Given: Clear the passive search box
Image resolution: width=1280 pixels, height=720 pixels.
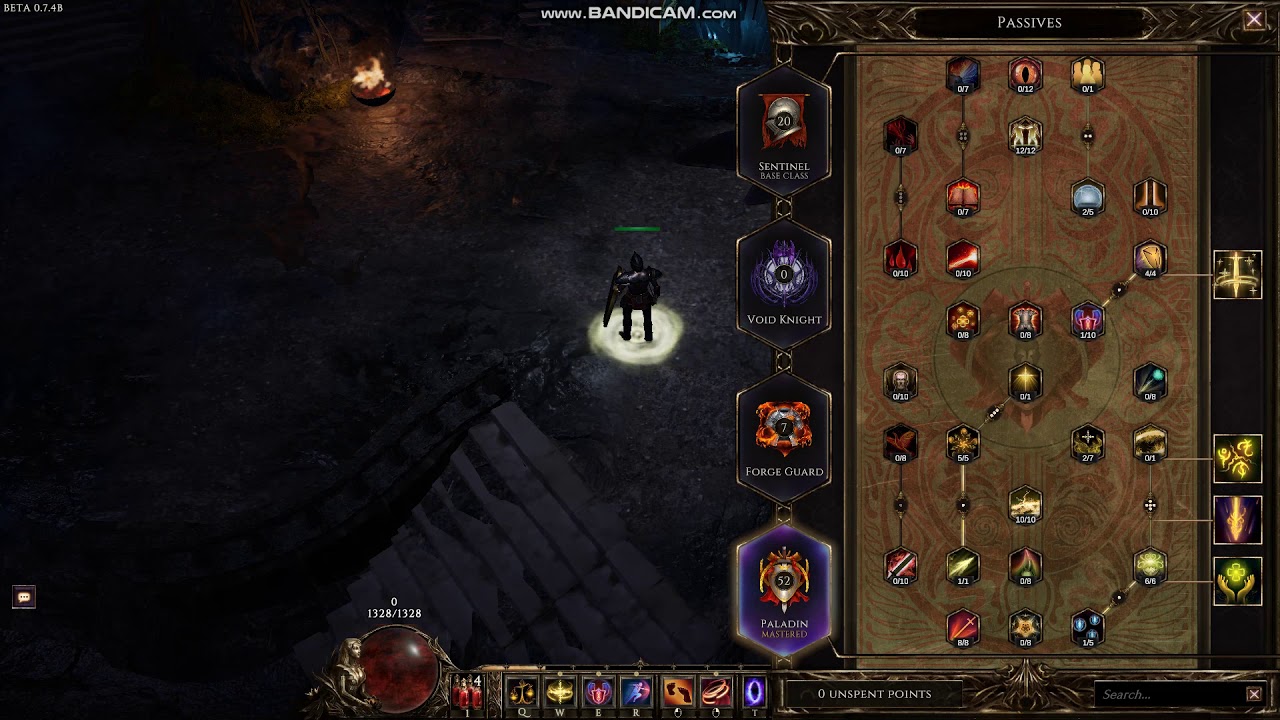Looking at the screenshot, I should [x=1254, y=694].
